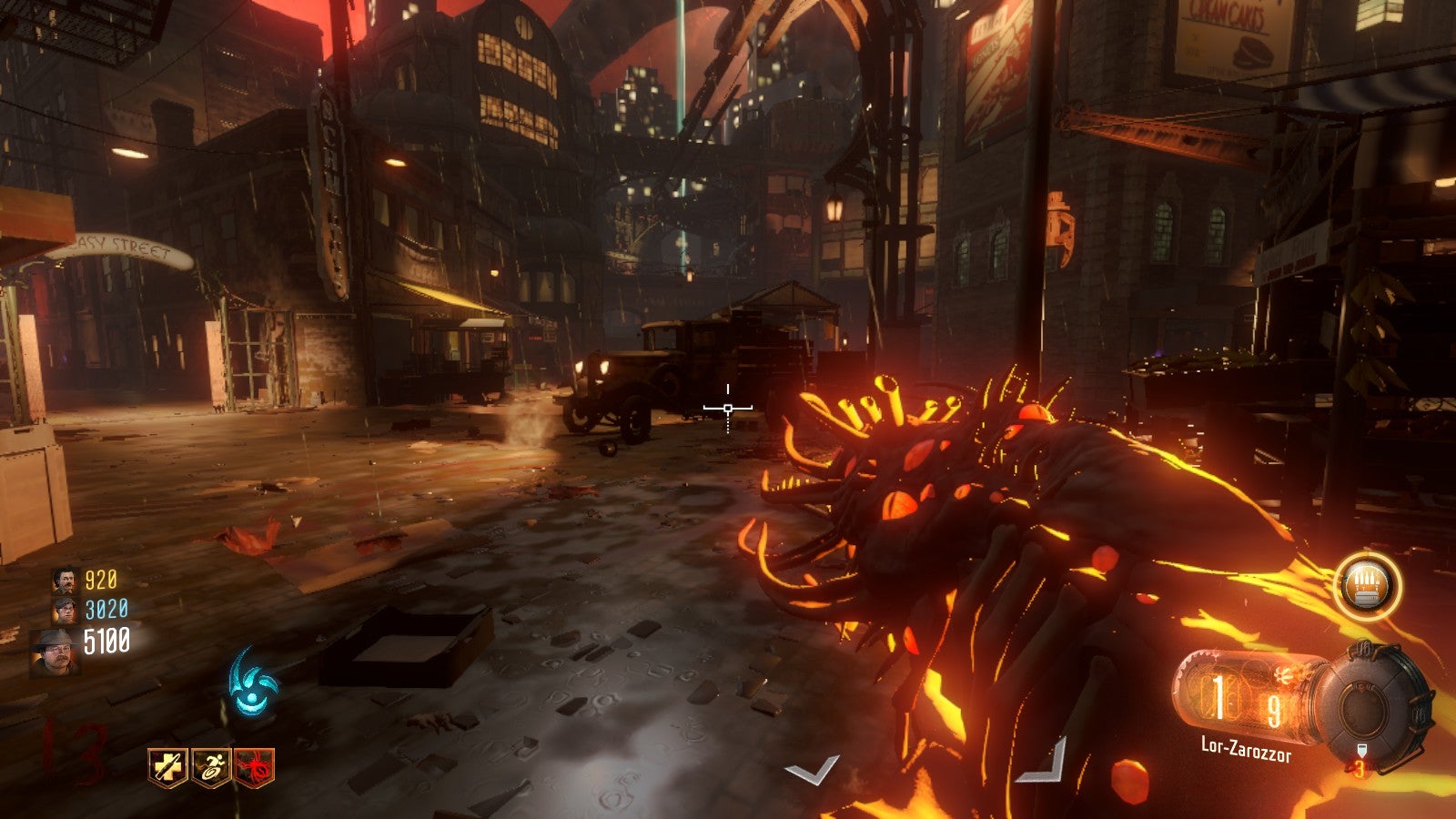
Task: Activate the glowing blue Beast Mode swirl icon
Action: click(250, 684)
